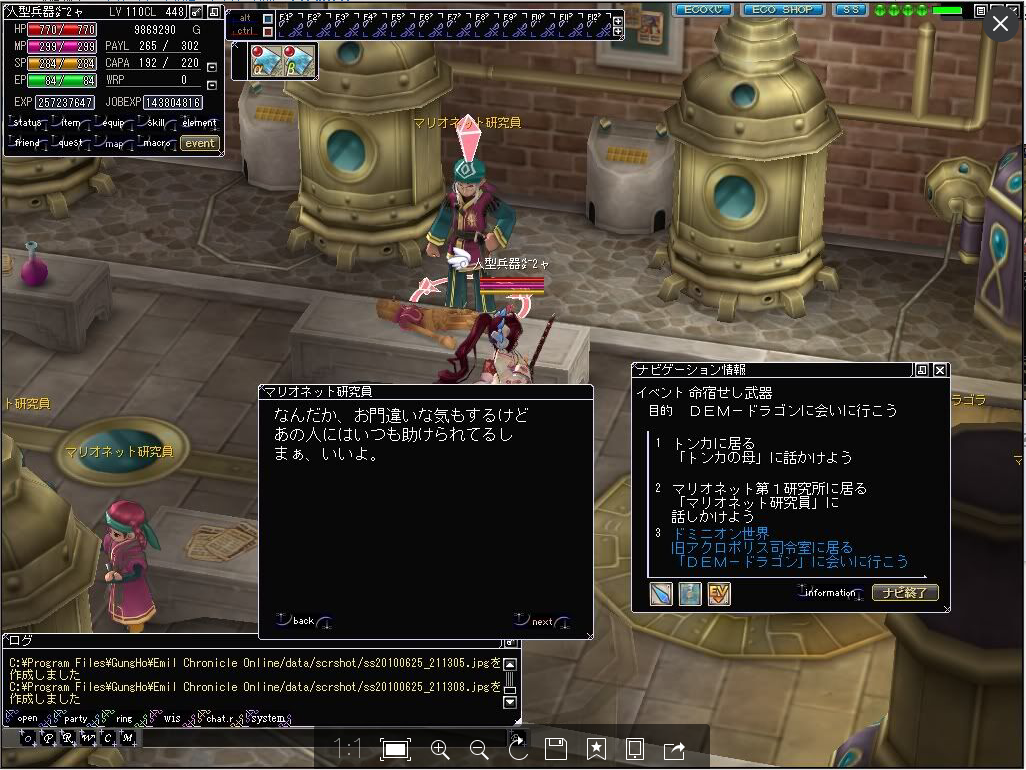Switch chat log to system tab
The width and height of the screenshot is (1026, 770).
click(x=268, y=718)
